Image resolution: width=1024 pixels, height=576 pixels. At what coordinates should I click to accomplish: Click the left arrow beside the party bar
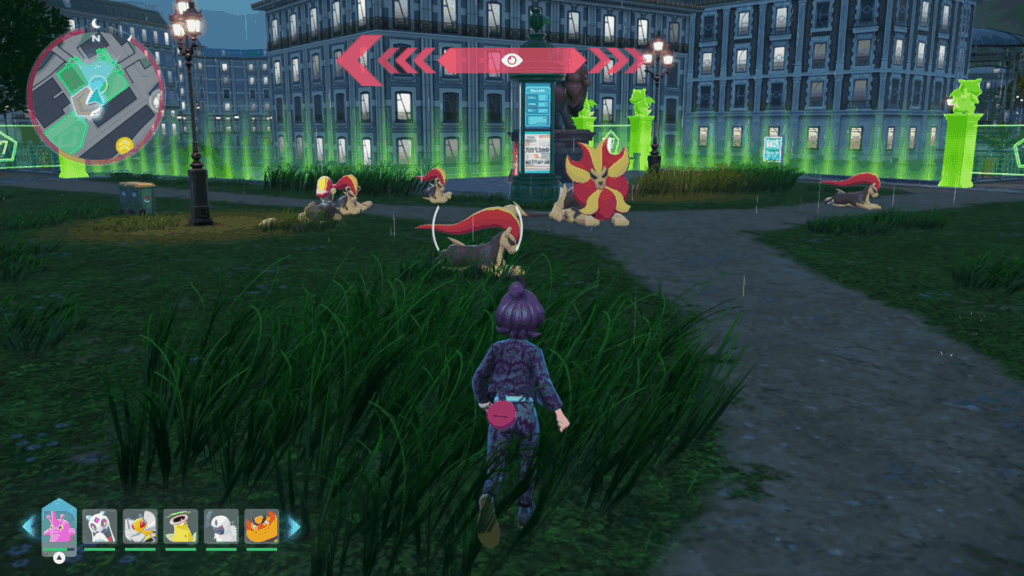coord(28,526)
